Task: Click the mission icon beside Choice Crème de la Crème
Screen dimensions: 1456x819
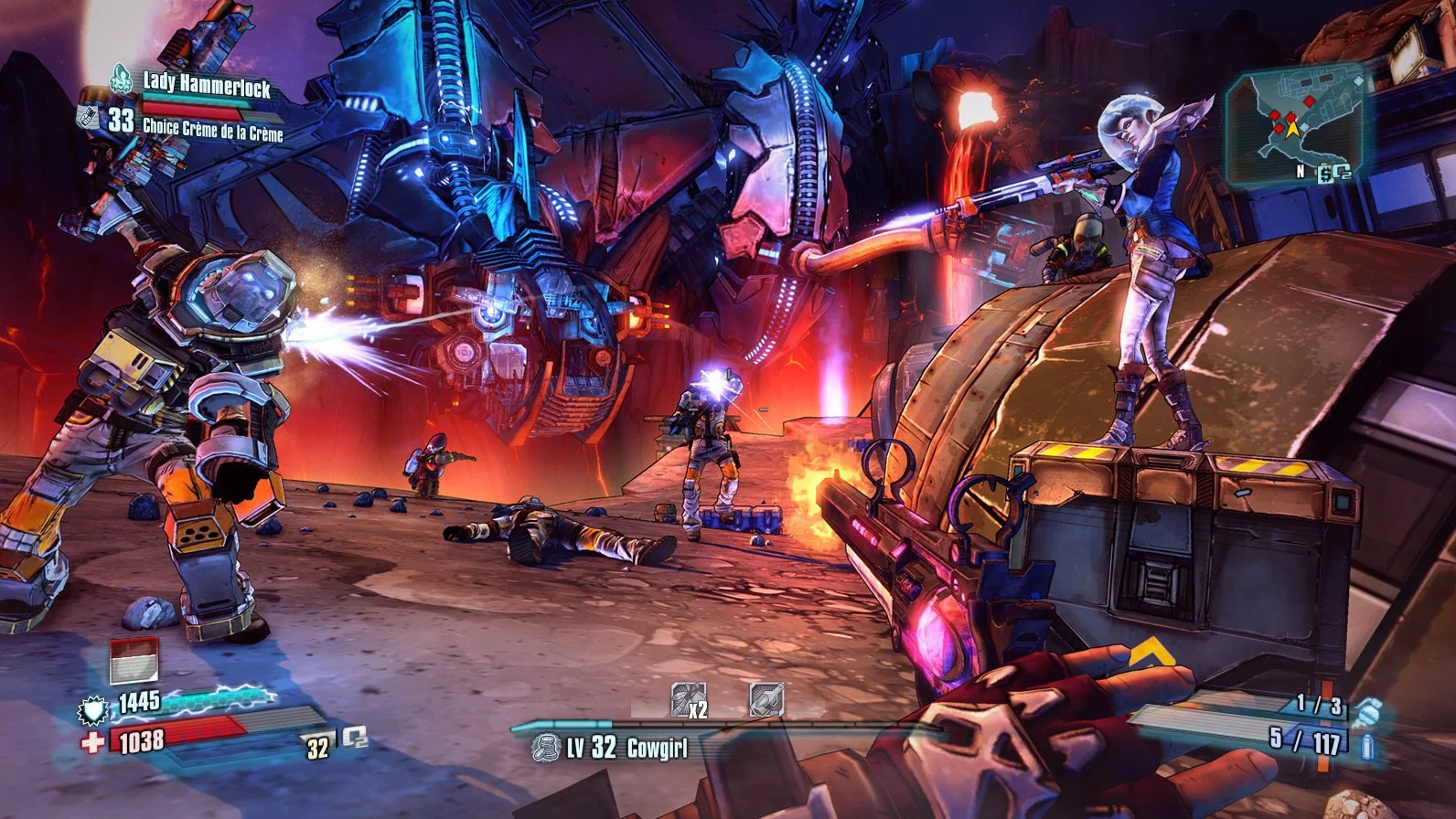Action: [x=88, y=116]
